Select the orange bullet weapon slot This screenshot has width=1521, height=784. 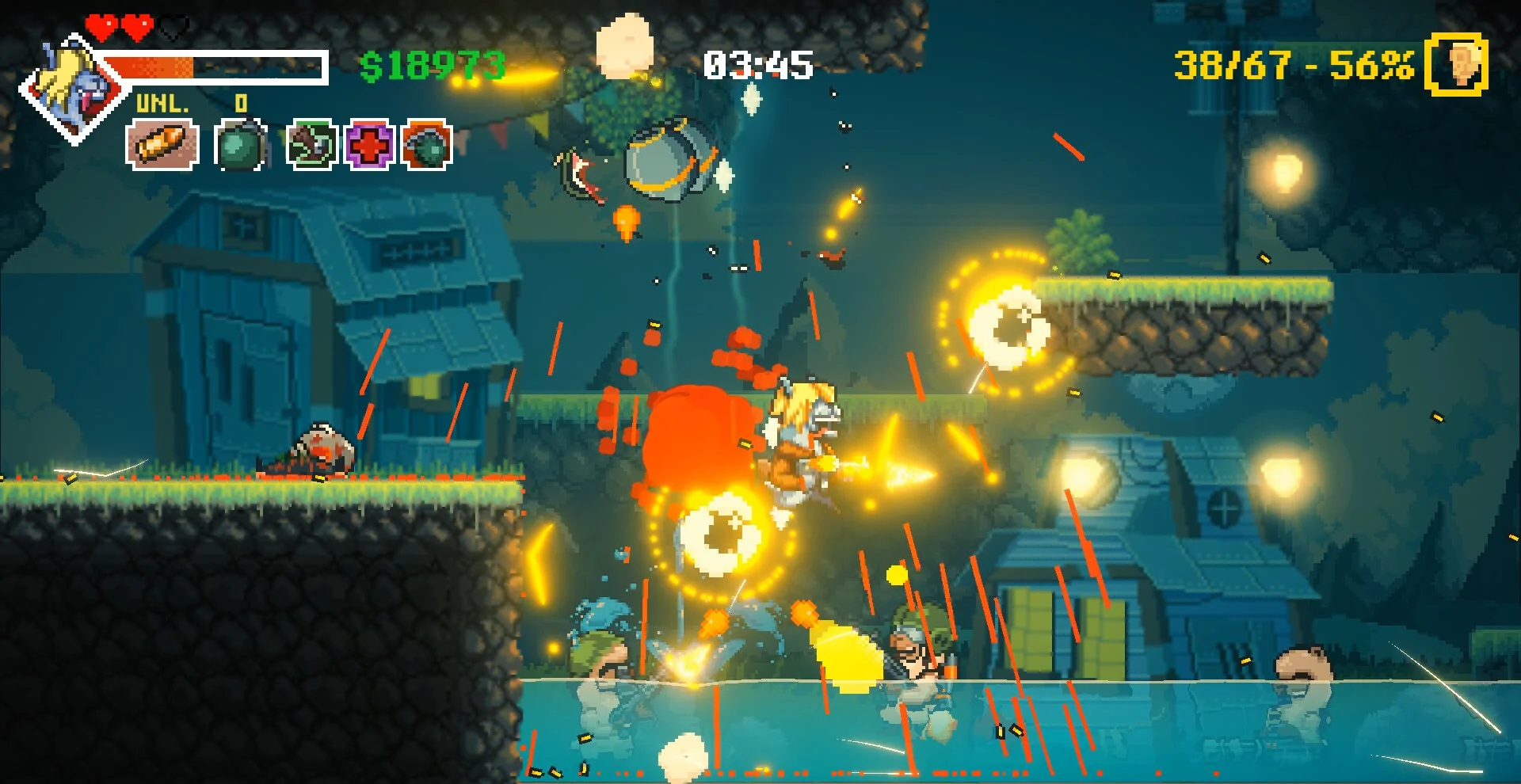[x=162, y=145]
